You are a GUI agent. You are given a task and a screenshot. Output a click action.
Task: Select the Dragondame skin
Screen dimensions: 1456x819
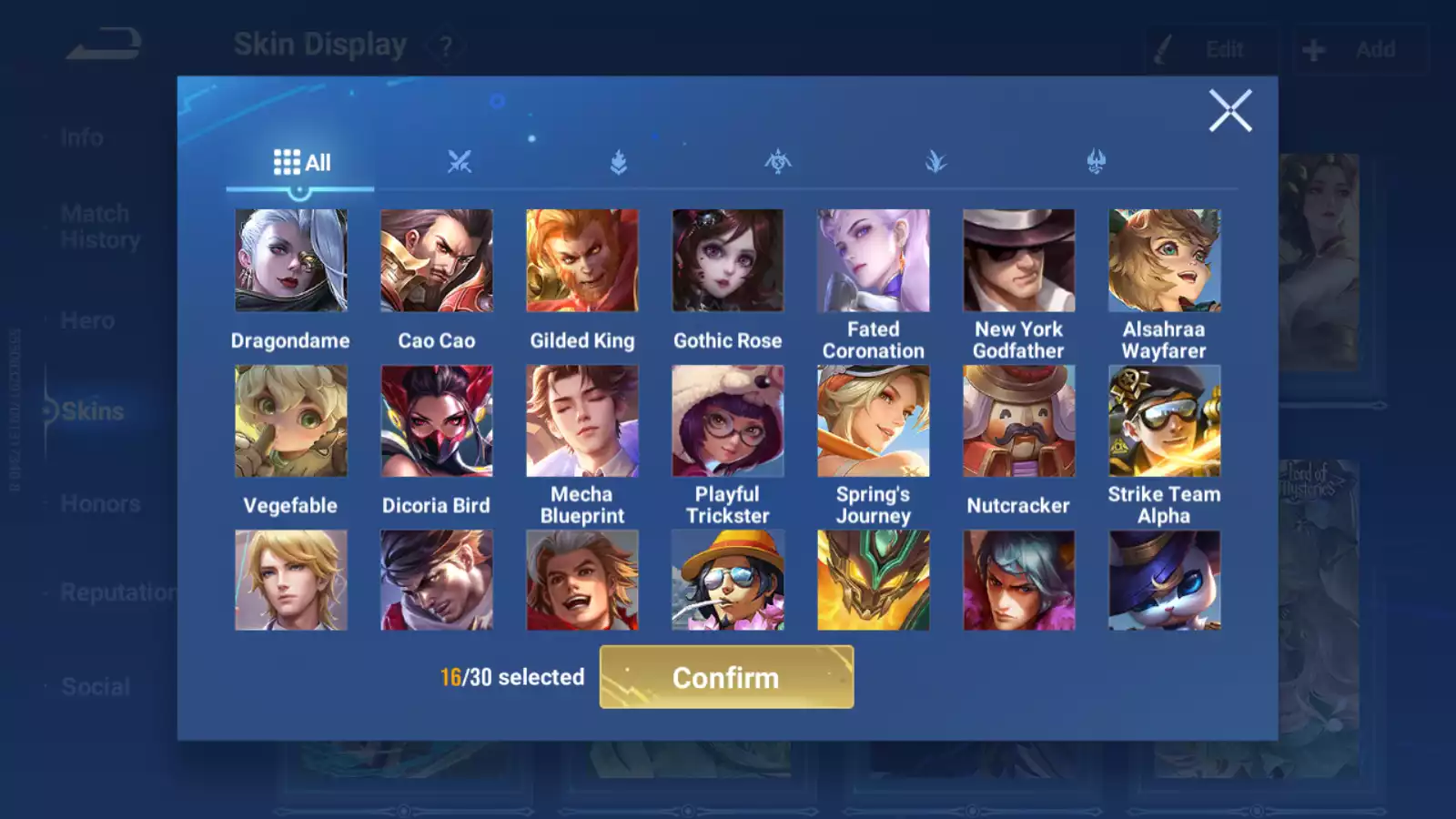pos(290,261)
